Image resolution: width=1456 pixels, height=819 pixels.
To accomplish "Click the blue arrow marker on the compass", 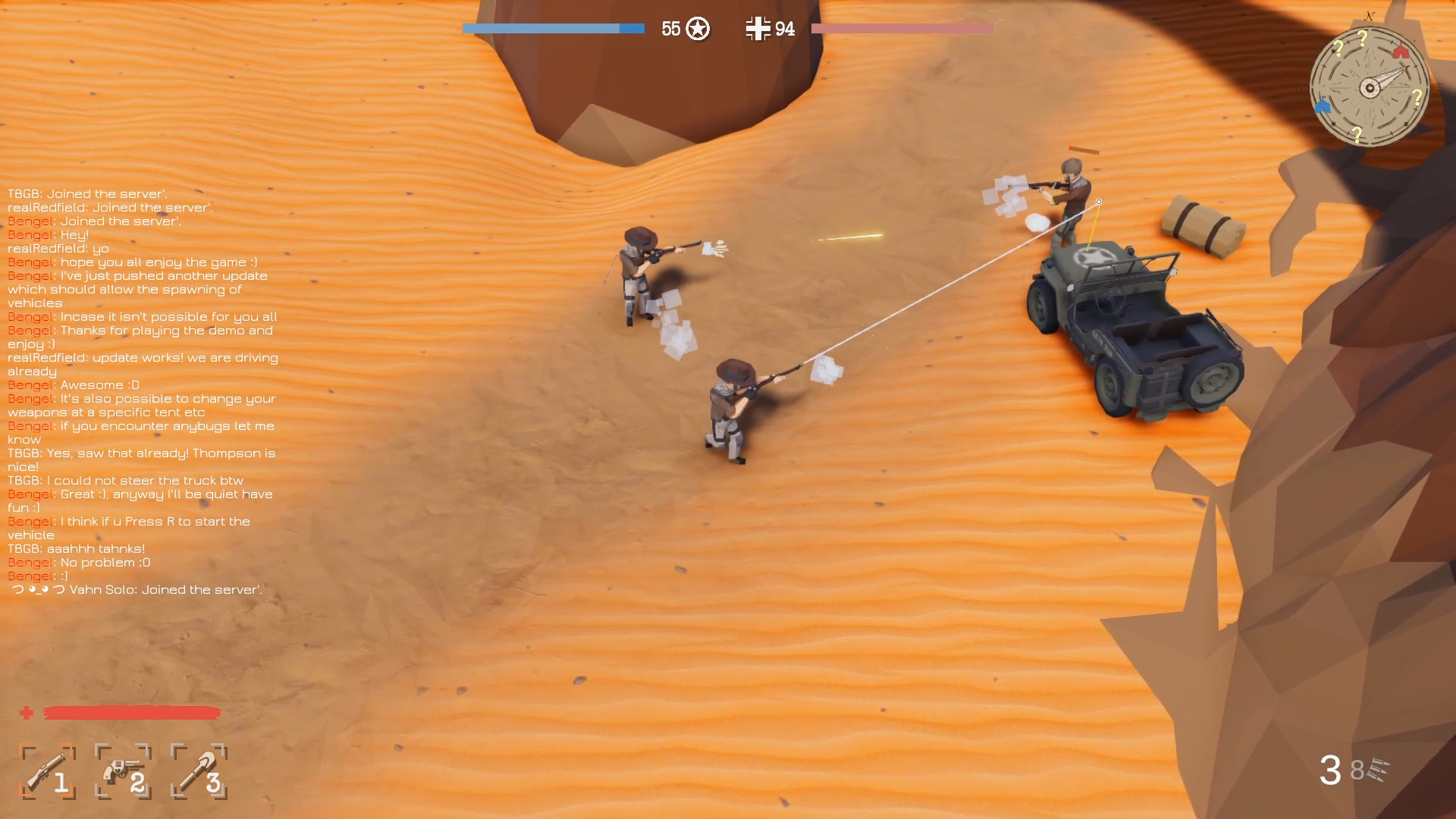I will pyautogui.click(x=1324, y=106).
